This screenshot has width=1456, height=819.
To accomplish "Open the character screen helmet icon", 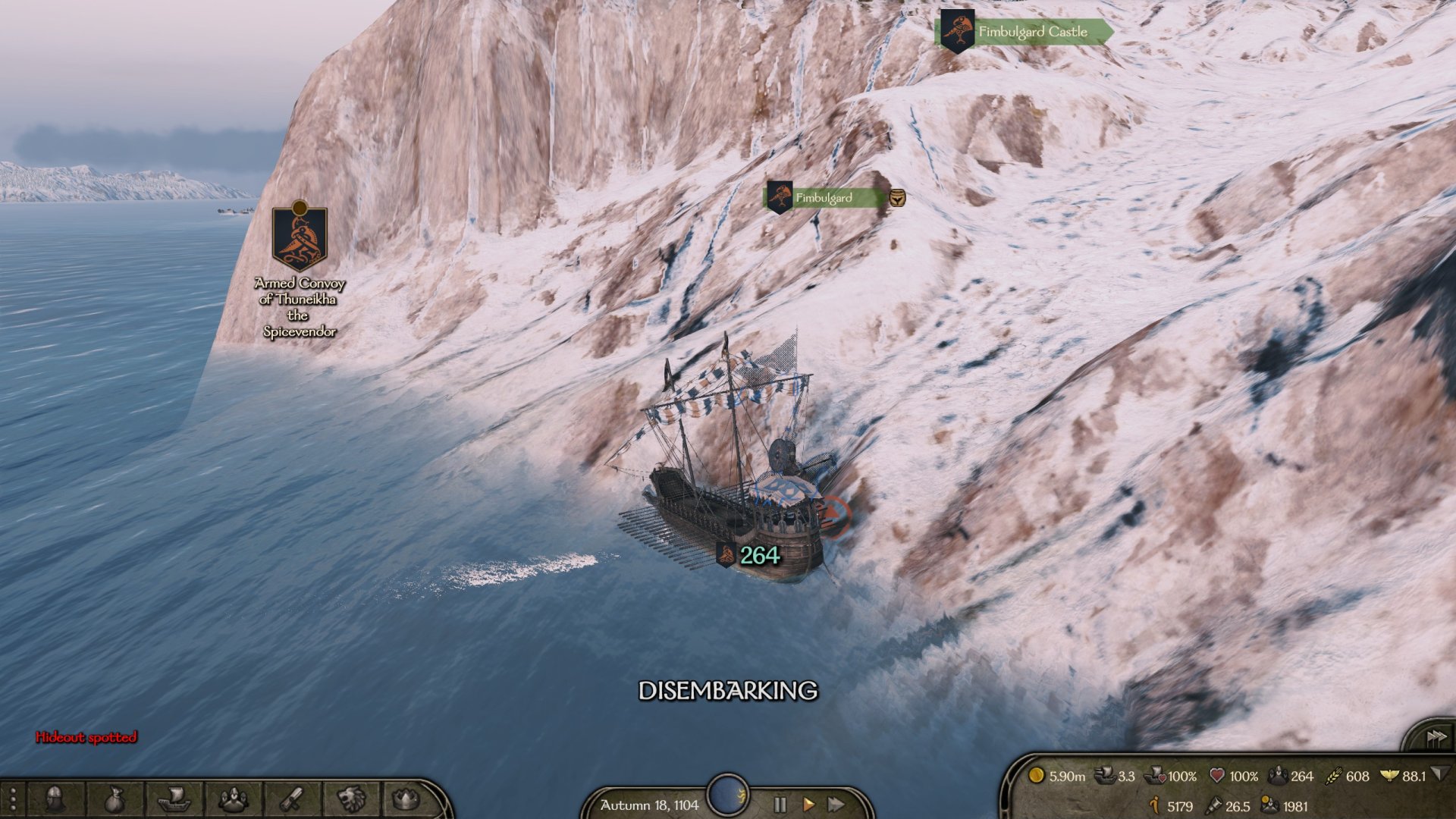I will pos(55,799).
